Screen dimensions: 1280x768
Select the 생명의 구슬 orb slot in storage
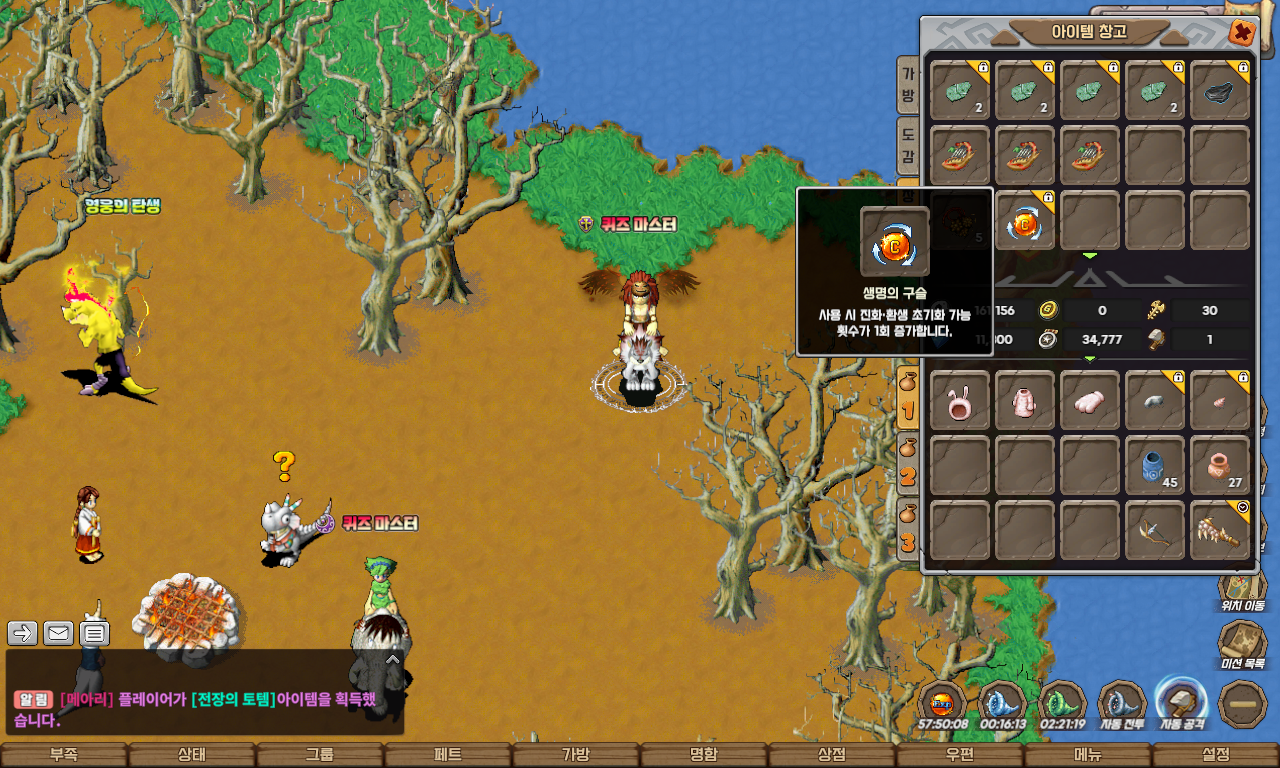[x=1025, y=220]
